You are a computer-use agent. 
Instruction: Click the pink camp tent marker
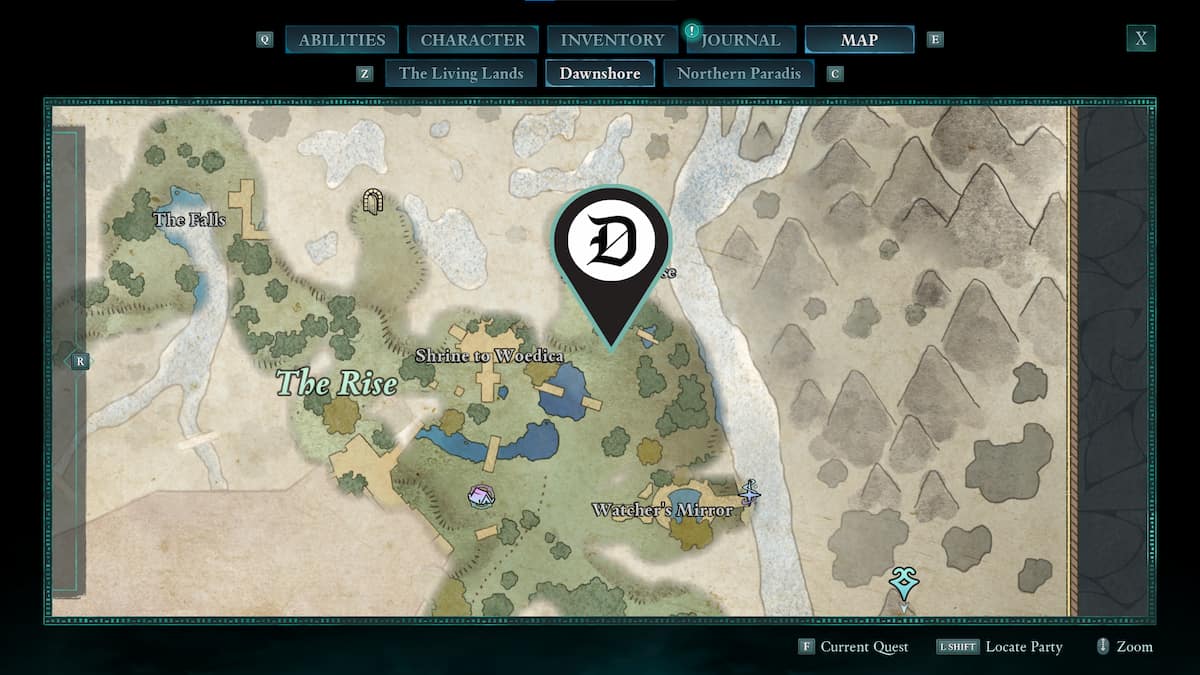click(481, 495)
